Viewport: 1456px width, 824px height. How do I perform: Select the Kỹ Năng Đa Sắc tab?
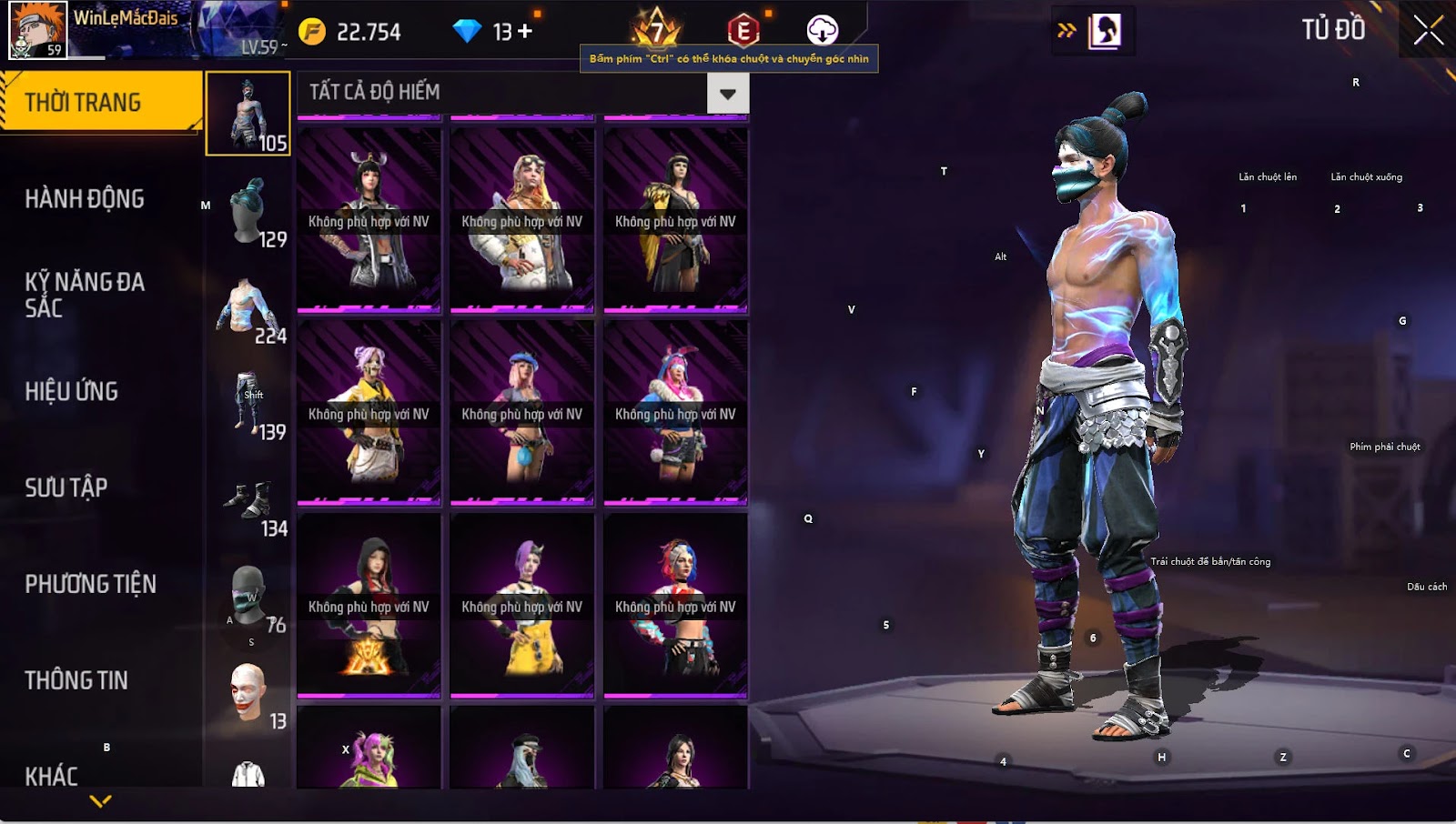[x=85, y=295]
